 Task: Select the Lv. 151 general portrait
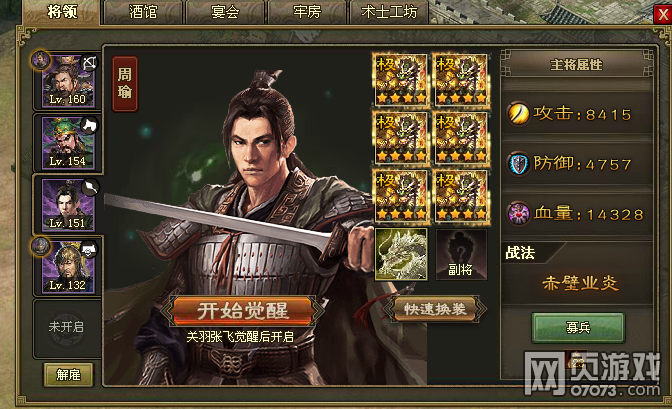[x=68, y=204]
